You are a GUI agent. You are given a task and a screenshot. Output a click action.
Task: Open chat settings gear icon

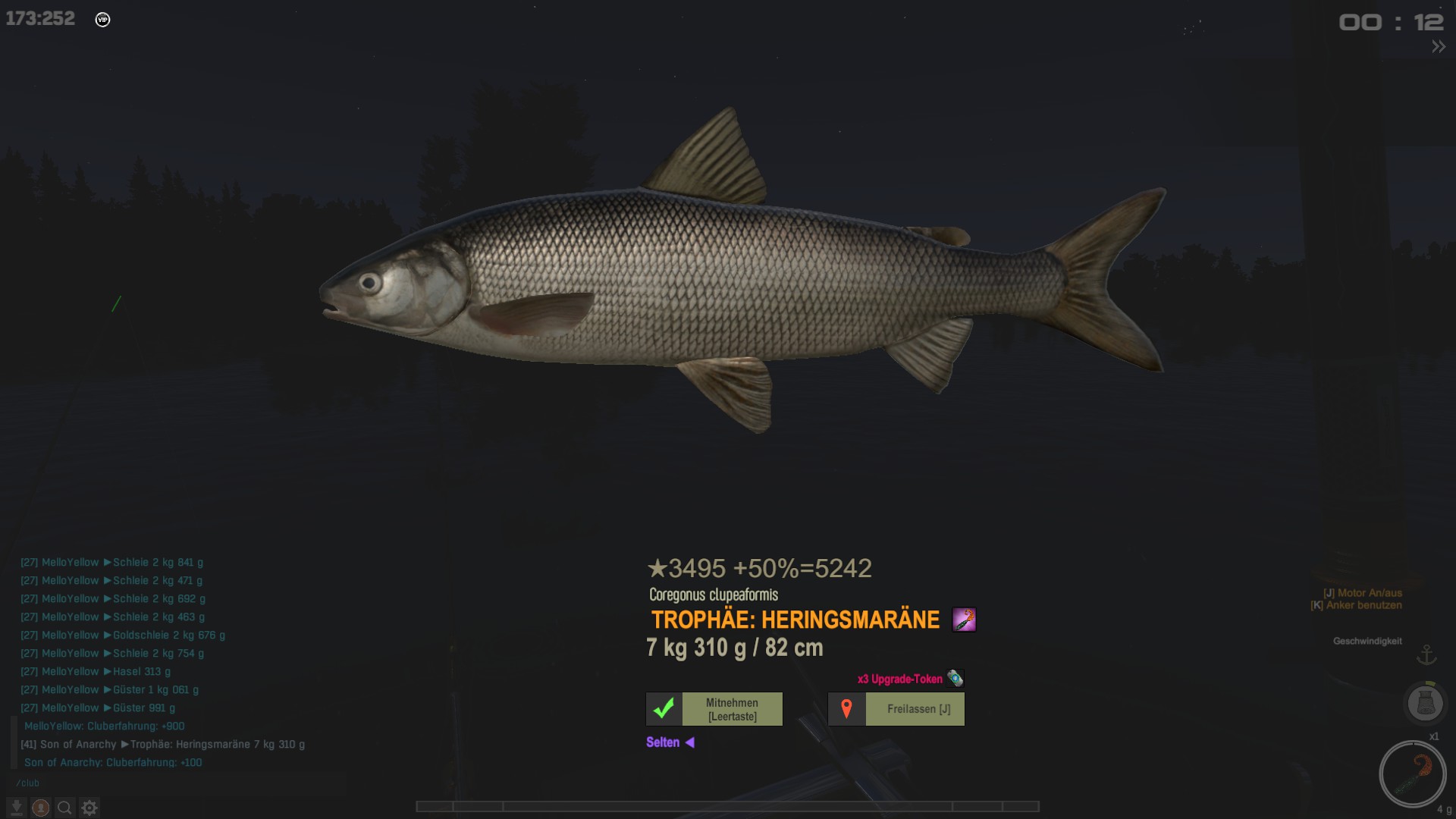coord(89,808)
